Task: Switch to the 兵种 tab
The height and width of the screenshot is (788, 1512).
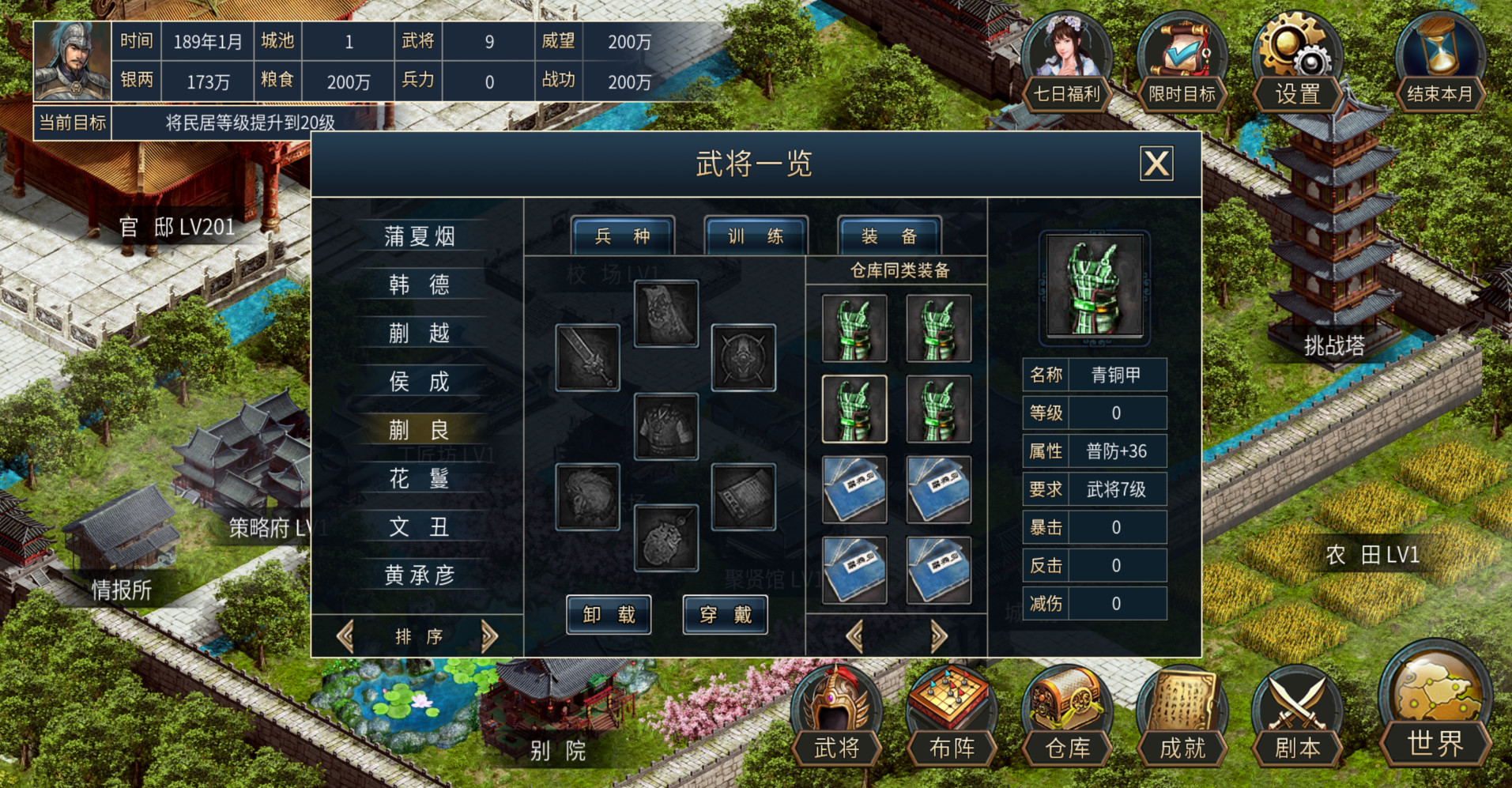Action: click(622, 236)
